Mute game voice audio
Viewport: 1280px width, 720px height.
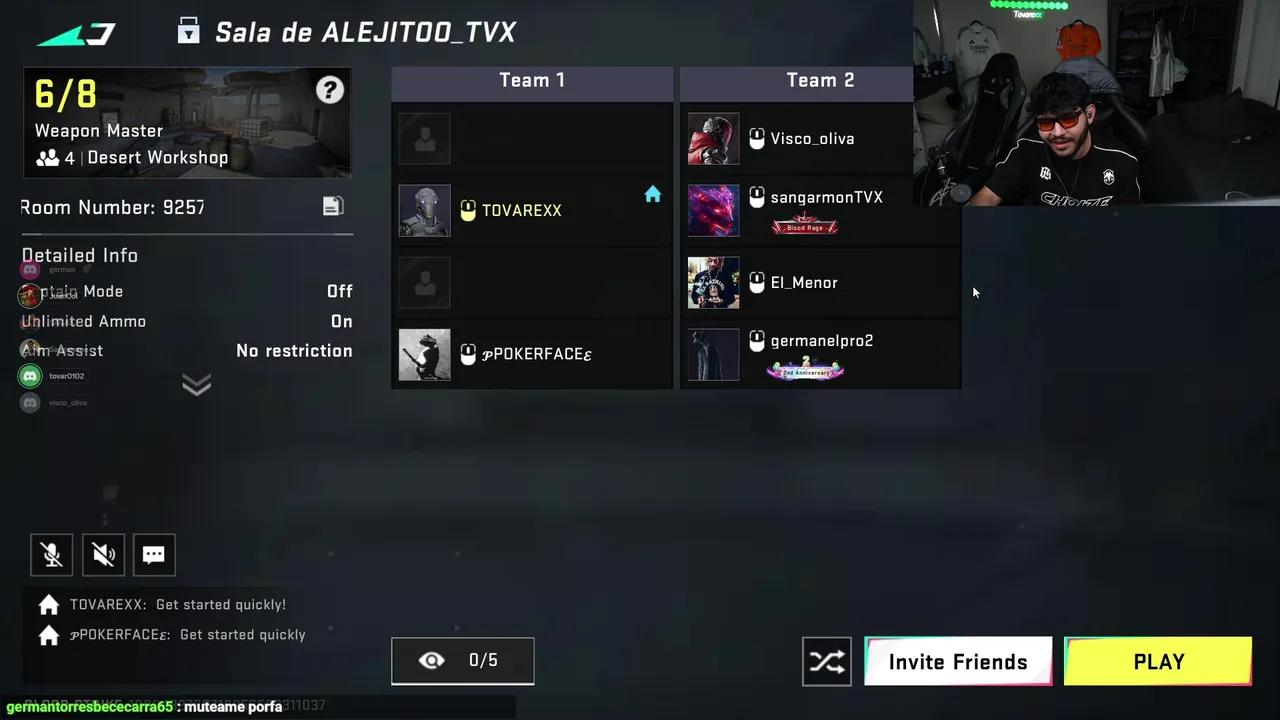103,555
